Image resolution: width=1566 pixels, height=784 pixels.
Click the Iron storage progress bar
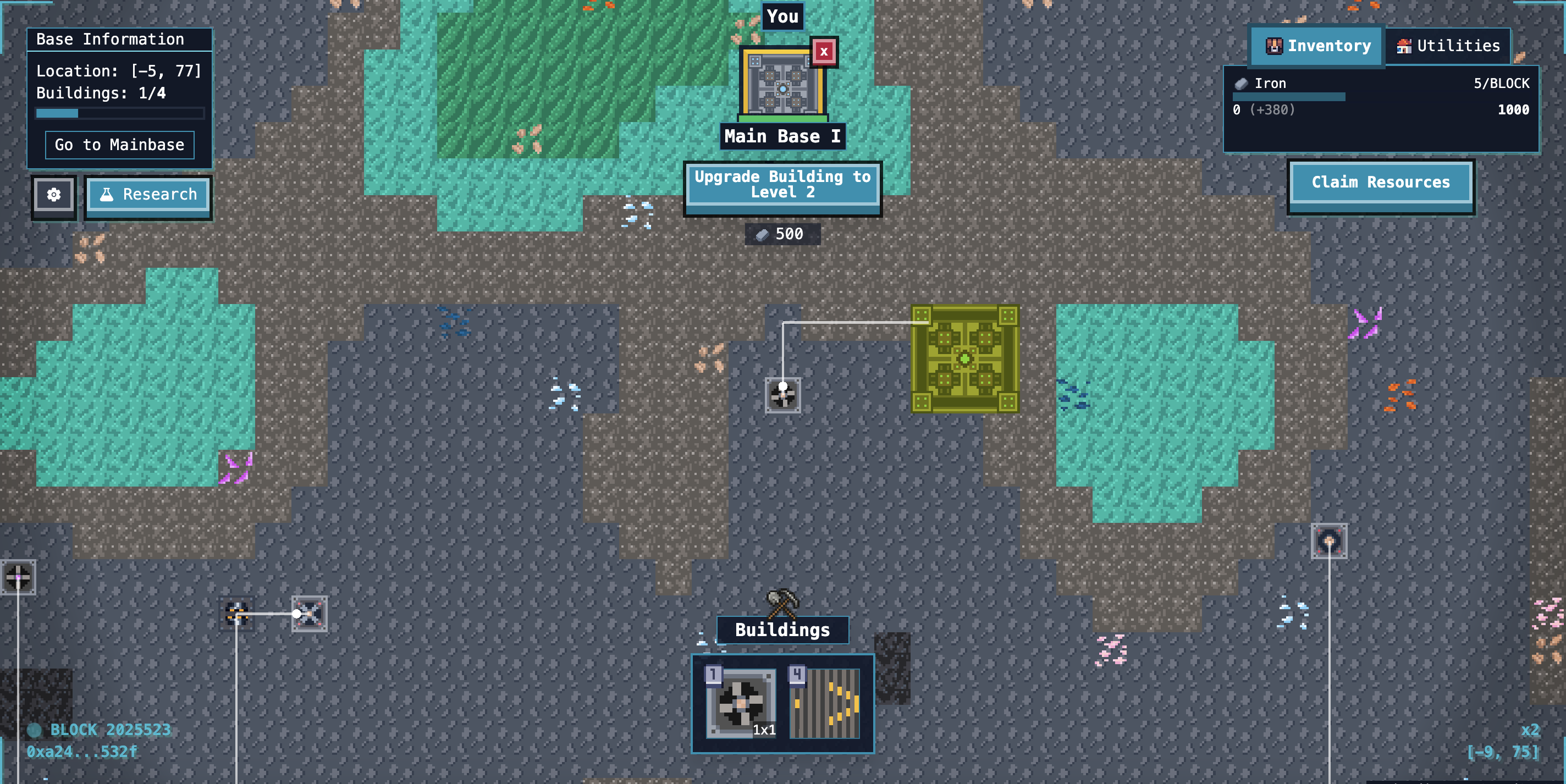pos(1289,97)
